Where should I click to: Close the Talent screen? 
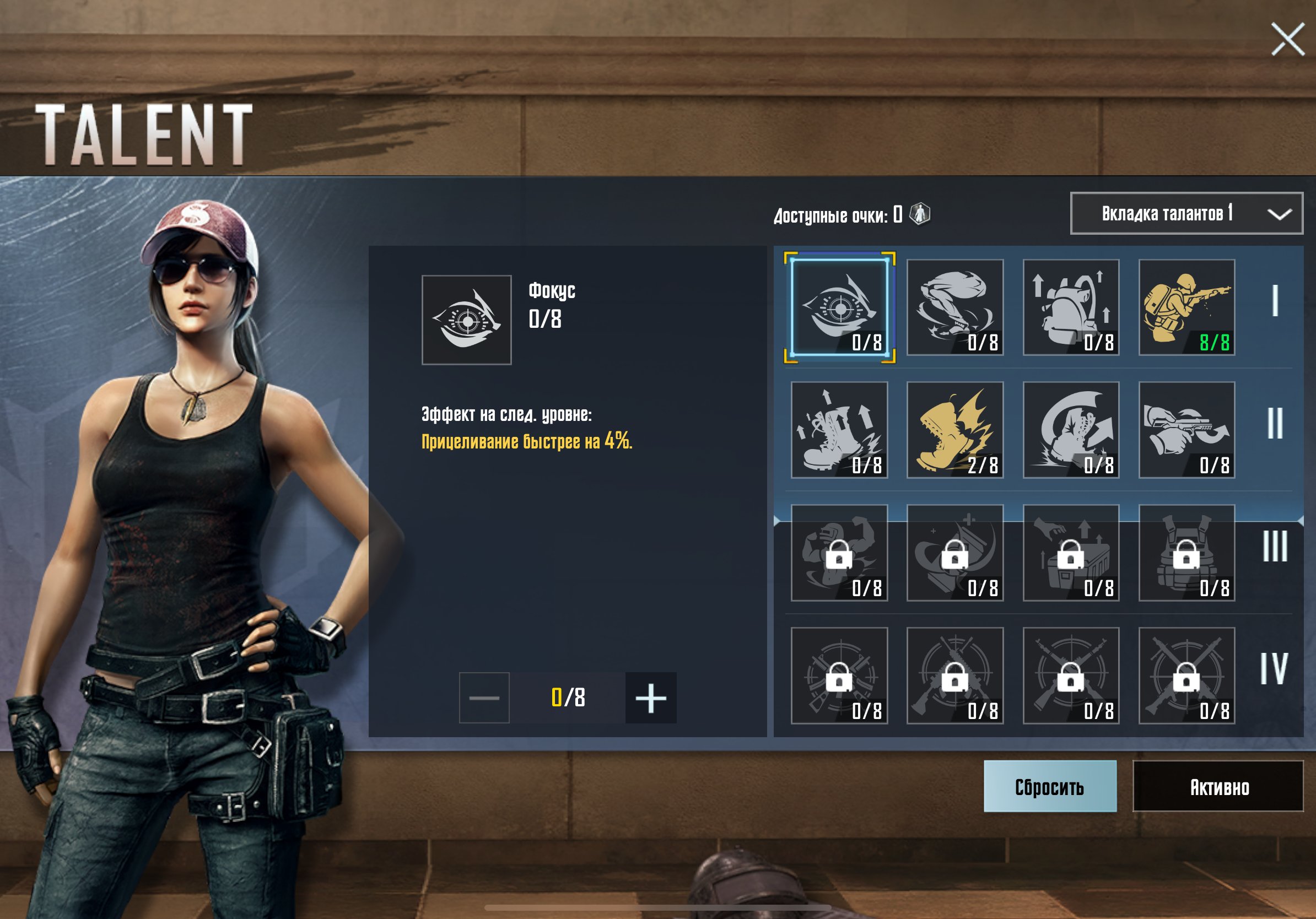tap(1287, 39)
